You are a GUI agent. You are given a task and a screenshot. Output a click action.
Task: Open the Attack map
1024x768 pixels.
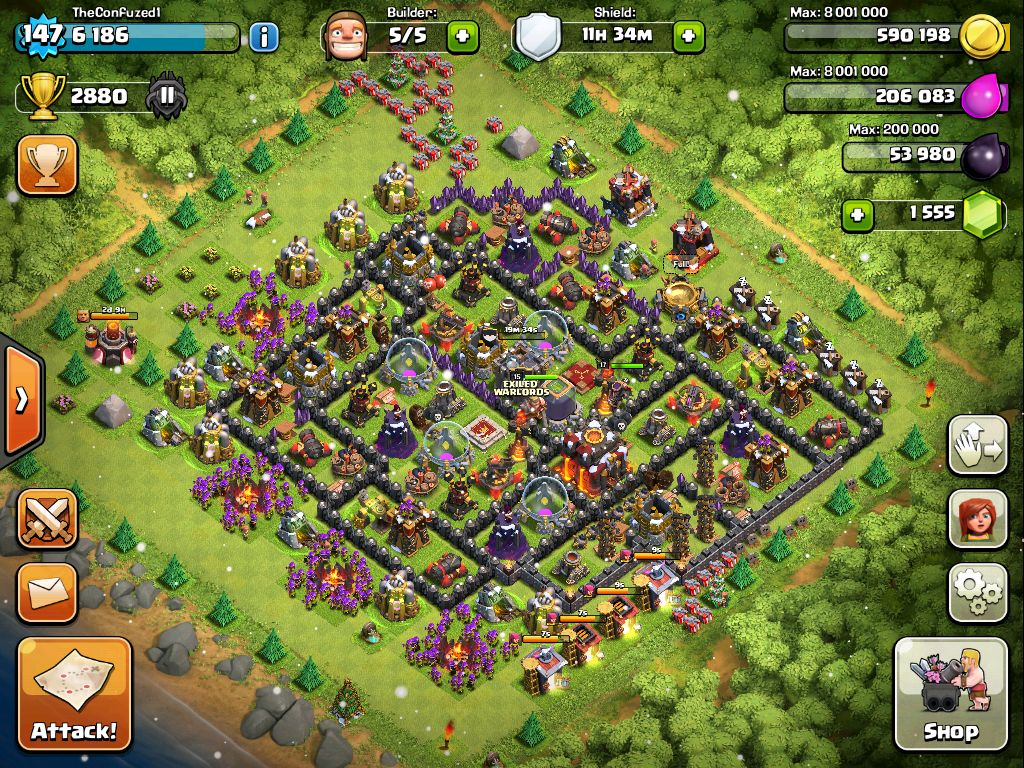[x=74, y=694]
